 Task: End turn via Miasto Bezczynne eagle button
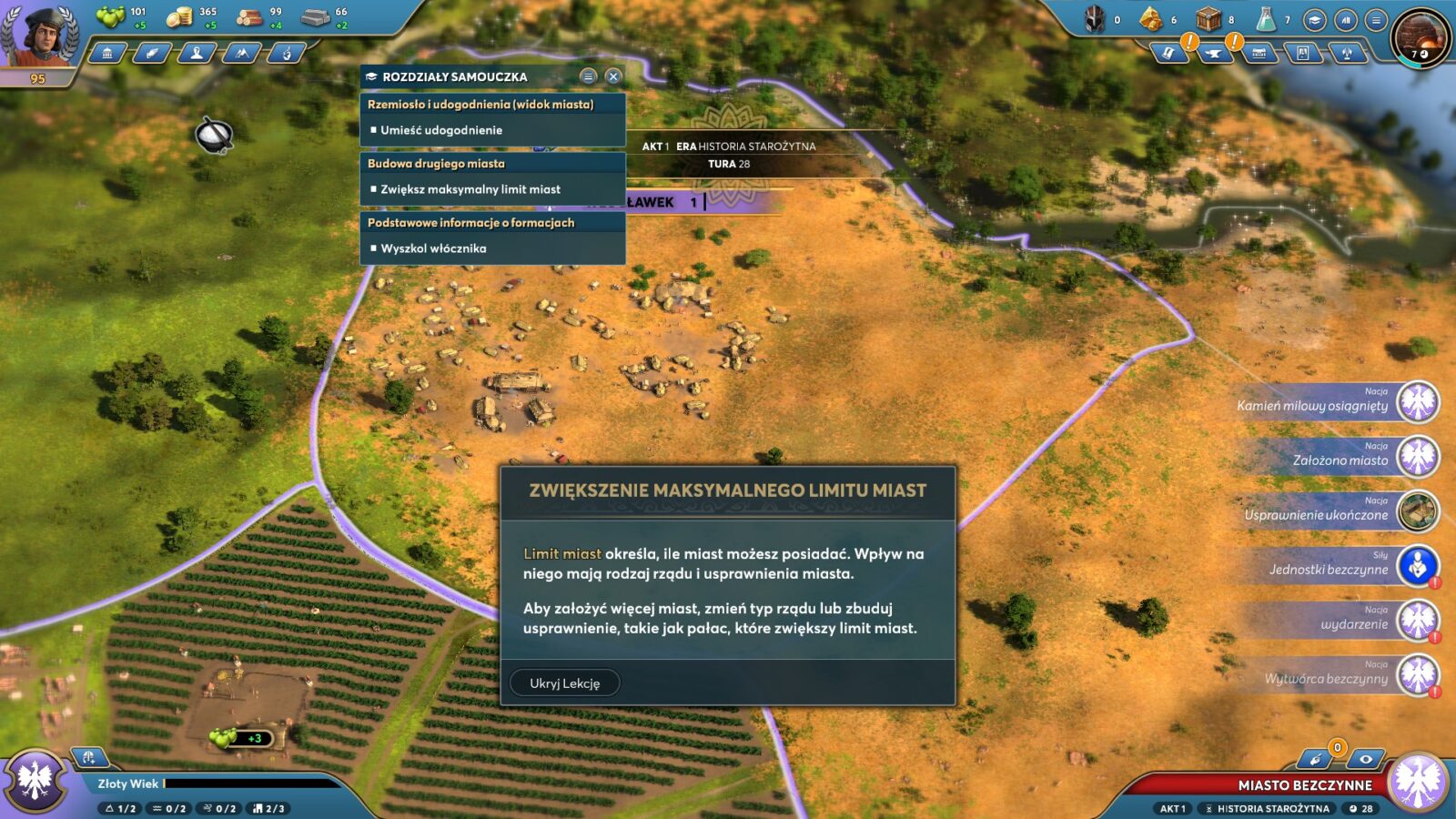point(1419,782)
